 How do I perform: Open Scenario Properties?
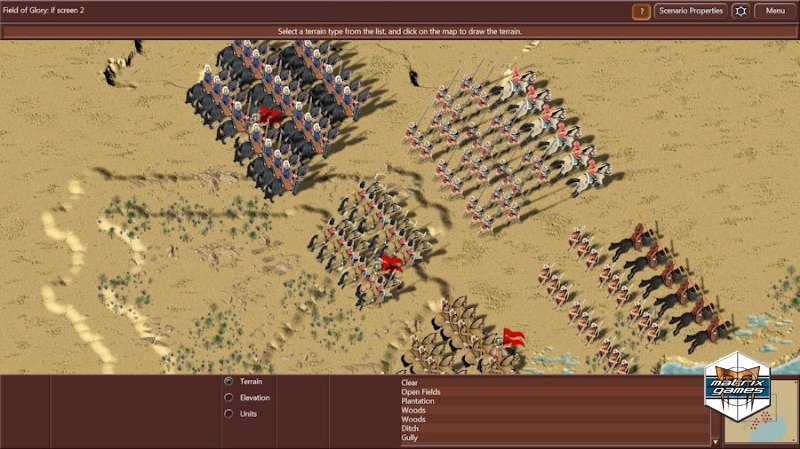click(x=690, y=11)
